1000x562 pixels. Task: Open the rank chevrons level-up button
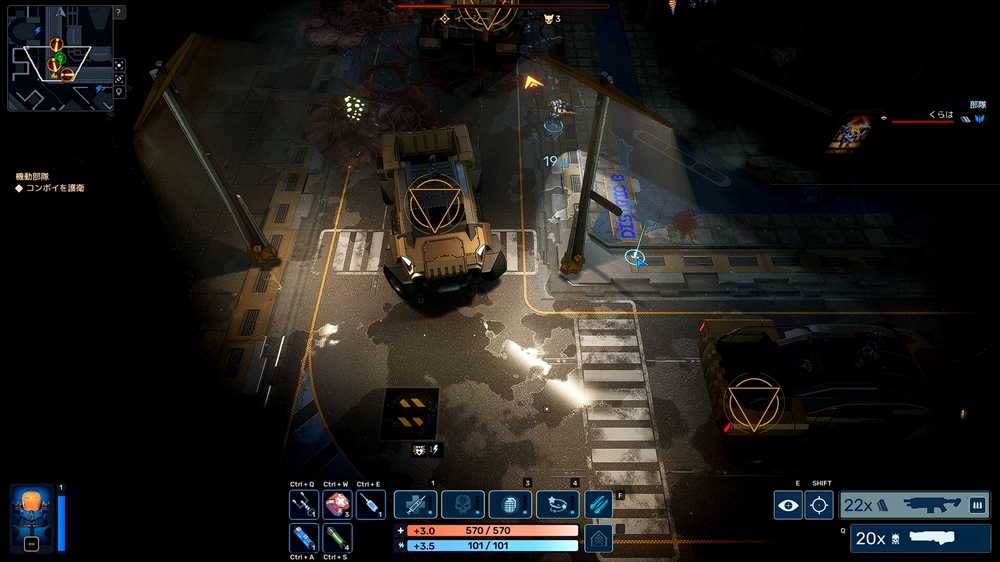[x=599, y=540]
